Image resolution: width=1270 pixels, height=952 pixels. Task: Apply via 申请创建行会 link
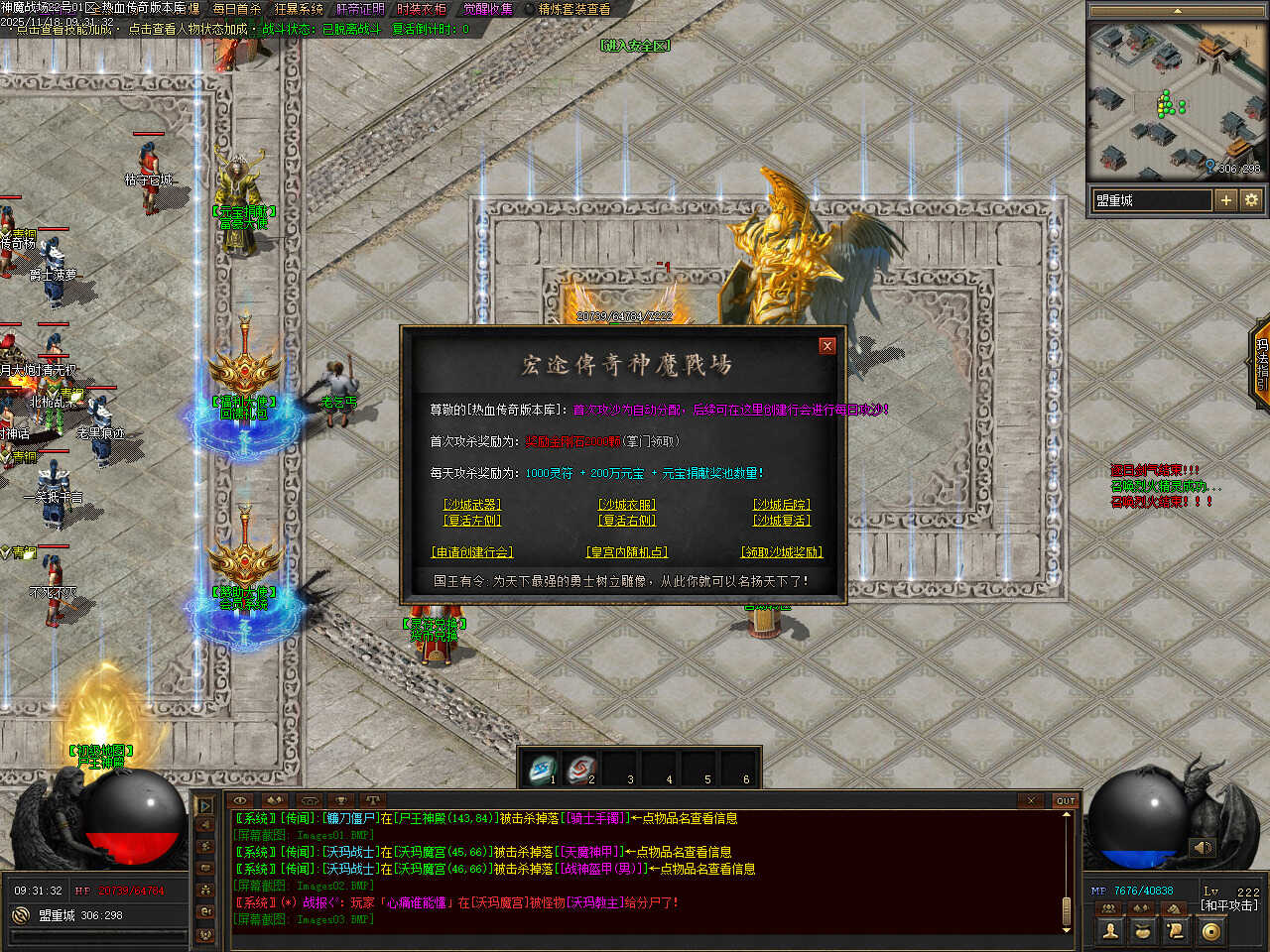(472, 552)
